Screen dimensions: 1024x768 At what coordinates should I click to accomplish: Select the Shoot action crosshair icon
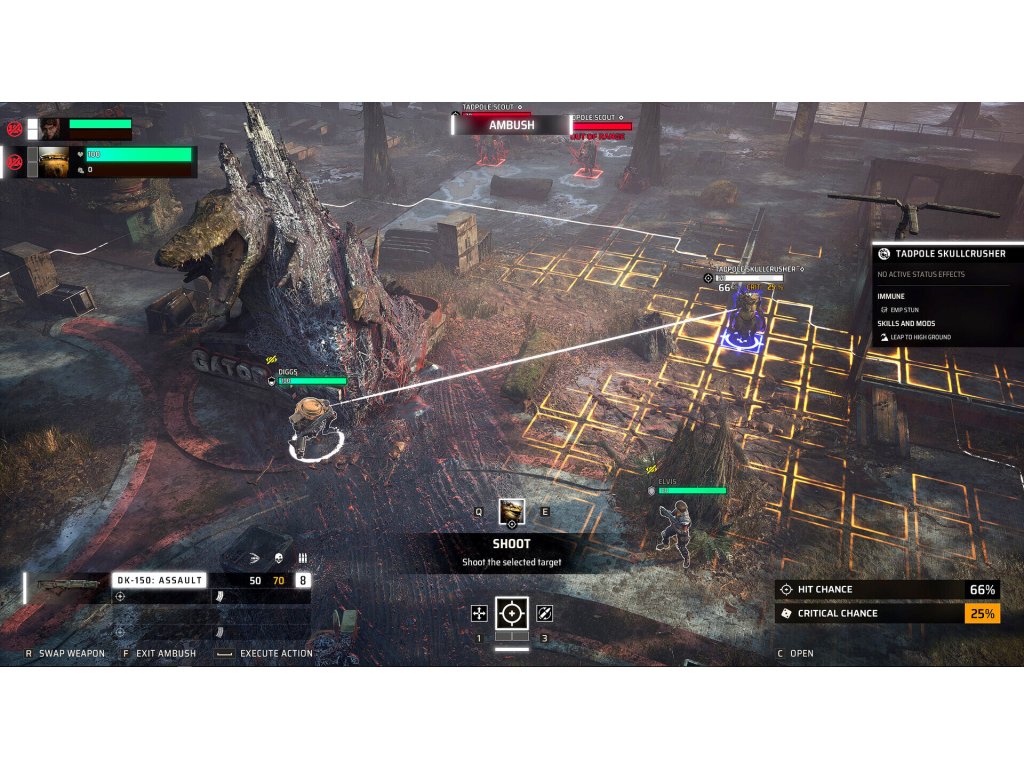click(512, 613)
